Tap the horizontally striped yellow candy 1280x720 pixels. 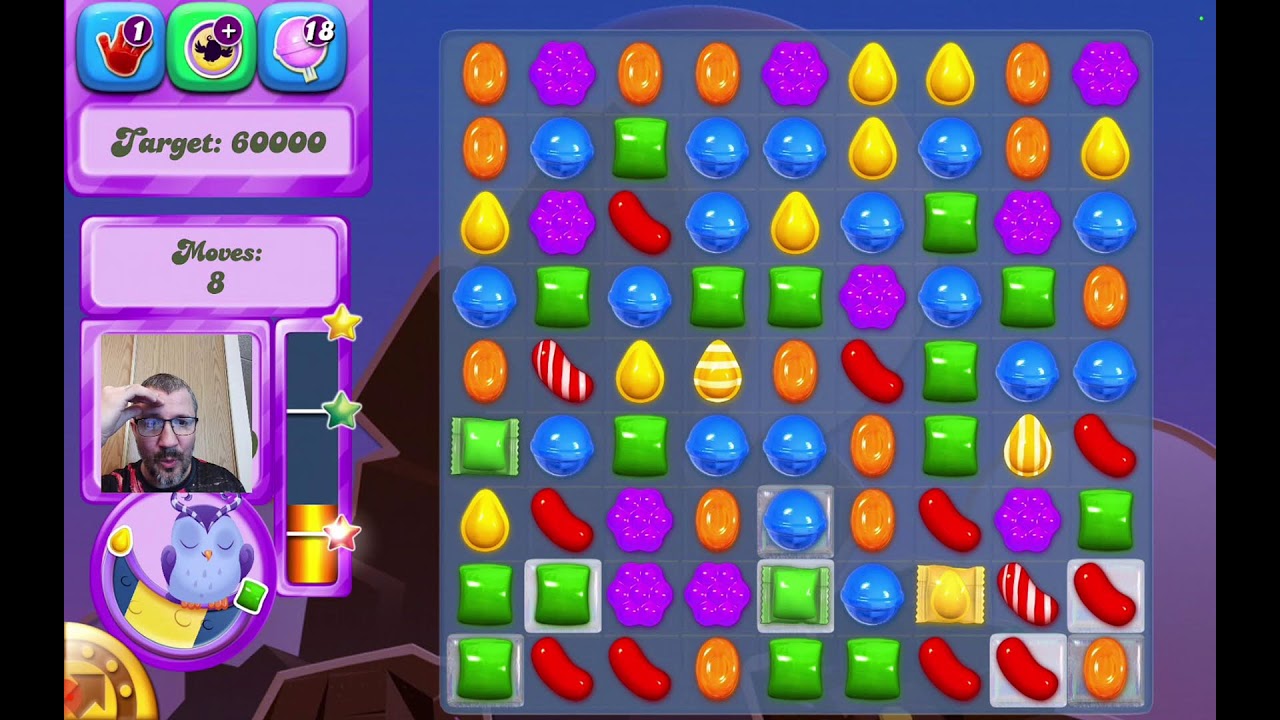718,371
